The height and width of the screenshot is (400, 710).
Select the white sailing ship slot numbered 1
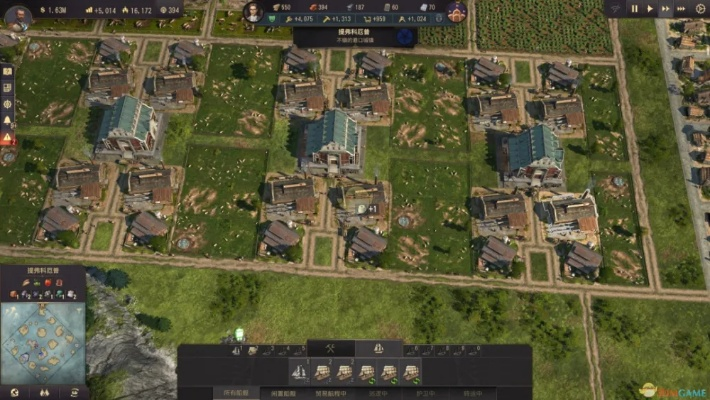click(x=299, y=372)
